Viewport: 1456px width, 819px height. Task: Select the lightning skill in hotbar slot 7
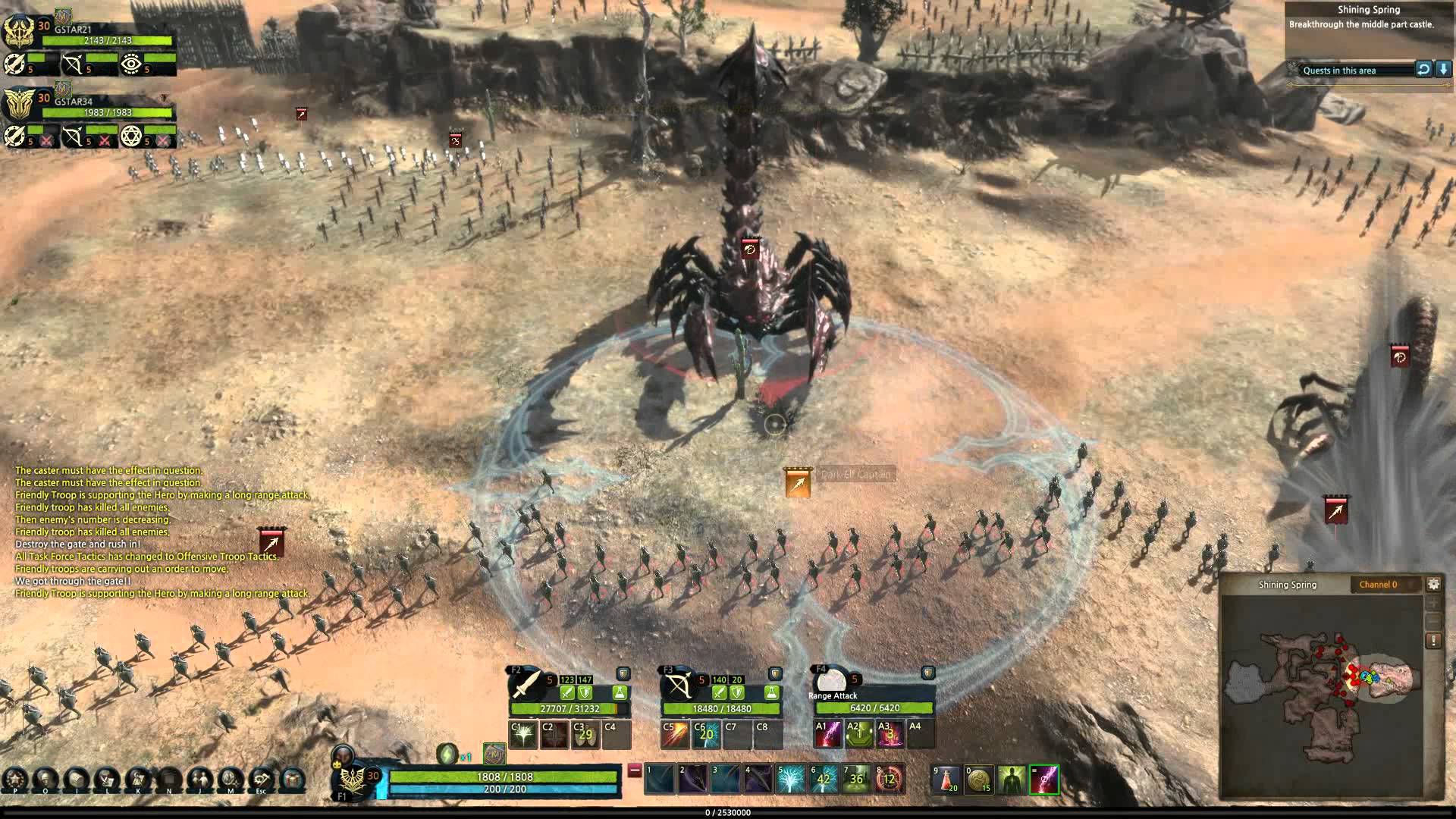pyautogui.click(x=855, y=779)
